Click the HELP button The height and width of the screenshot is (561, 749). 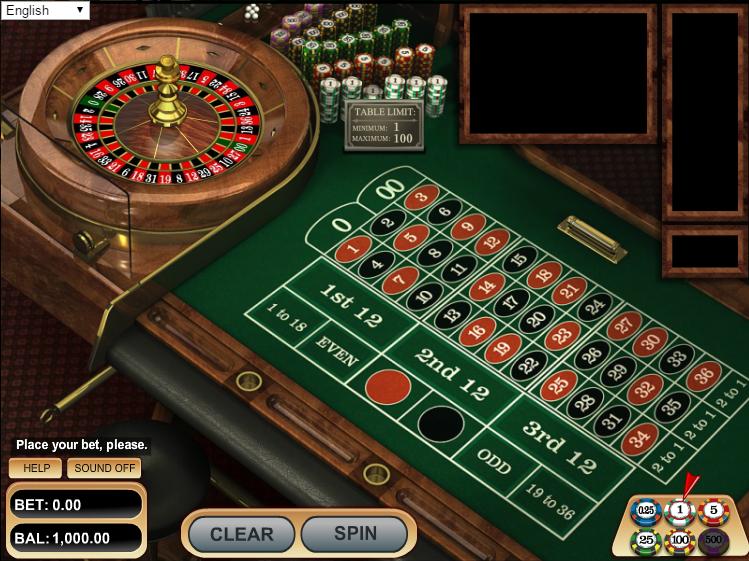[x=36, y=468]
